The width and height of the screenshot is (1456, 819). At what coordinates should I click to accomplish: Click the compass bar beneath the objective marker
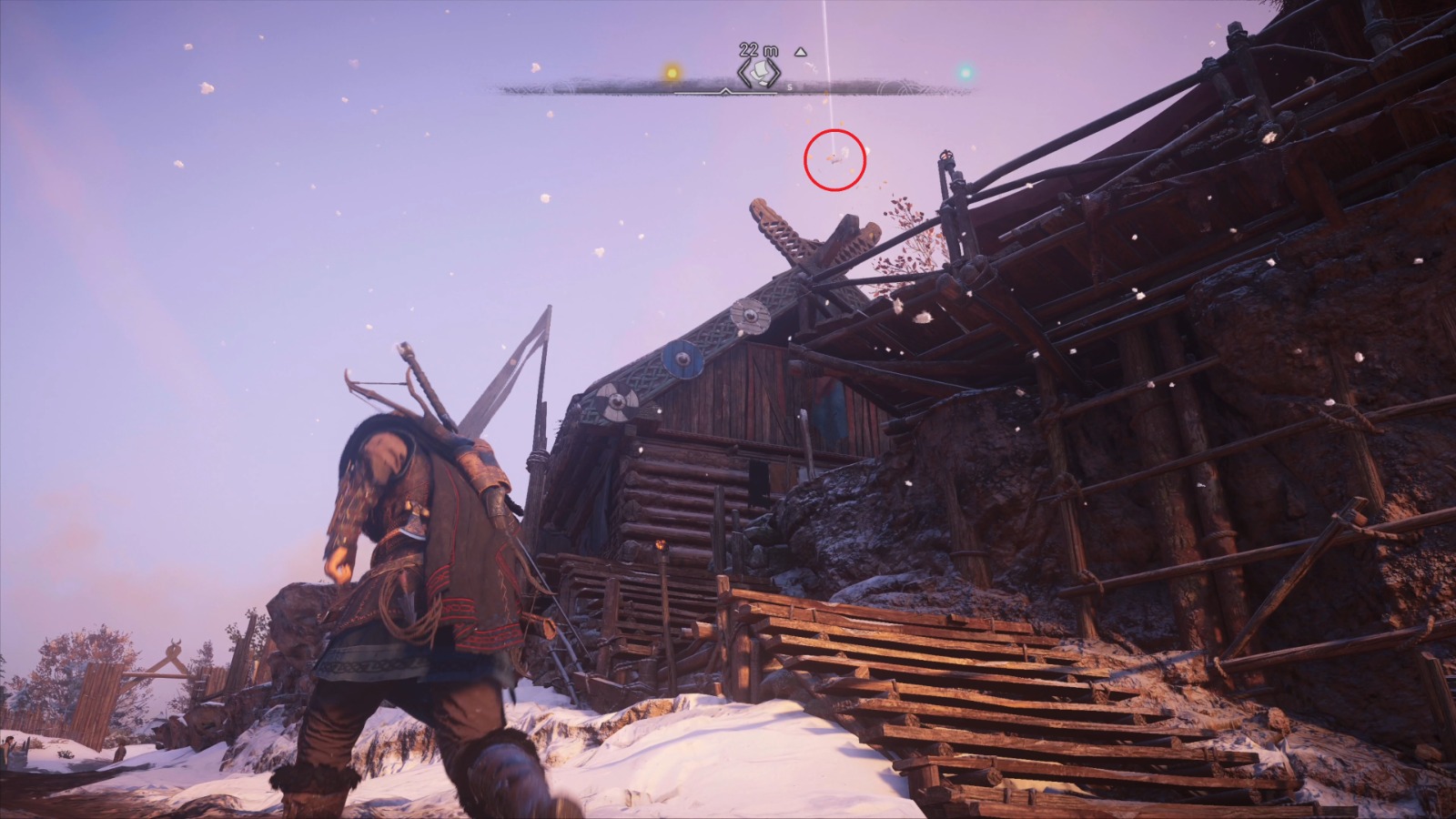point(758,91)
